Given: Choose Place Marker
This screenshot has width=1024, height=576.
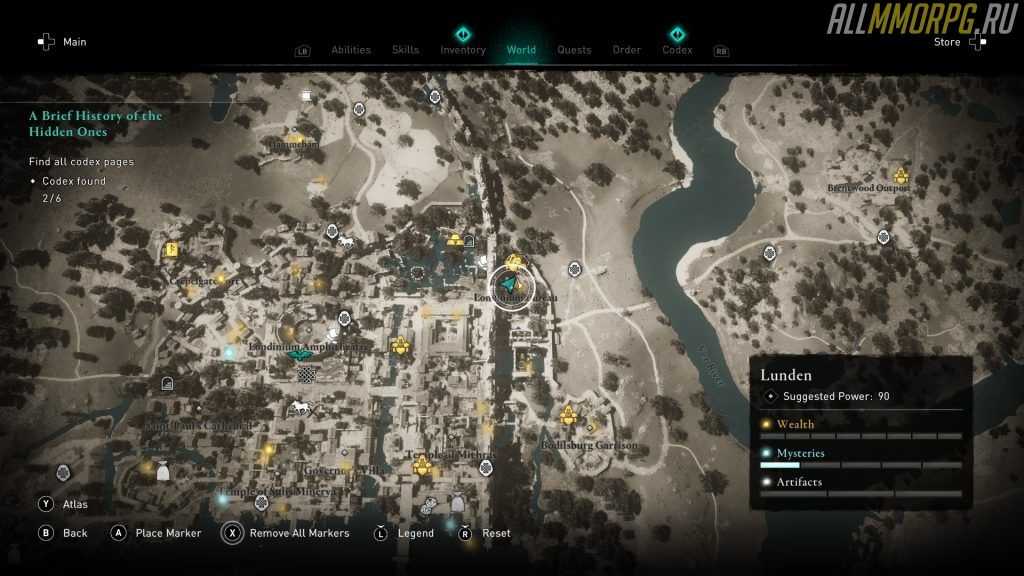Looking at the screenshot, I should point(168,533).
